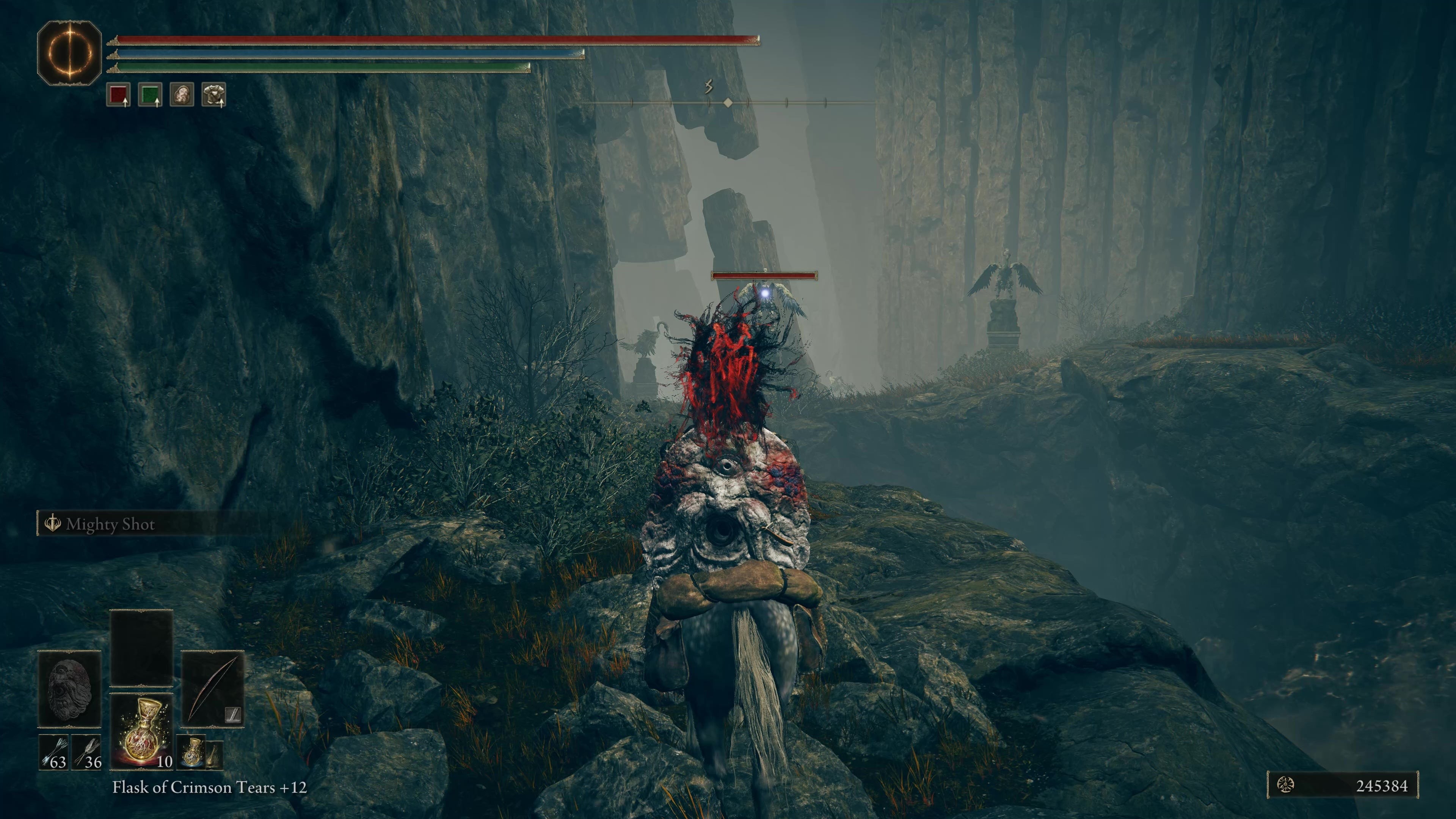Inspect the red square health buff icon
1456x819 pixels.
click(x=119, y=94)
